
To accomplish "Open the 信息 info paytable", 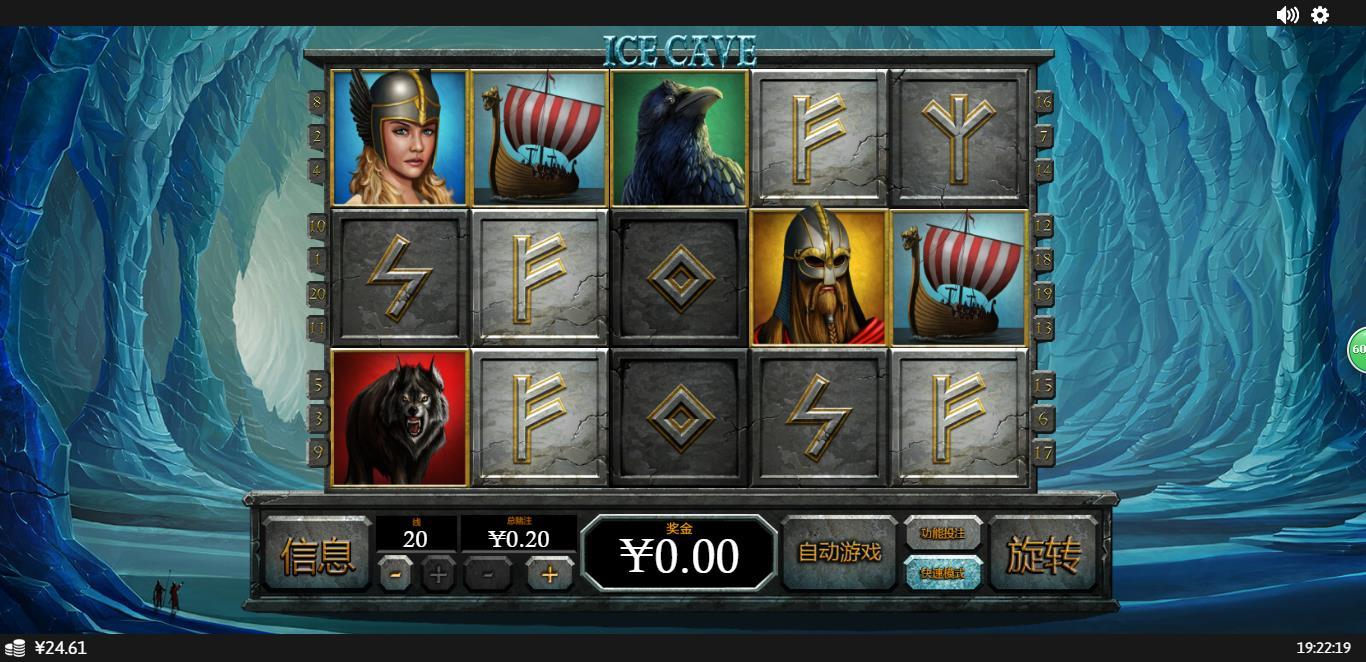I will [316, 554].
